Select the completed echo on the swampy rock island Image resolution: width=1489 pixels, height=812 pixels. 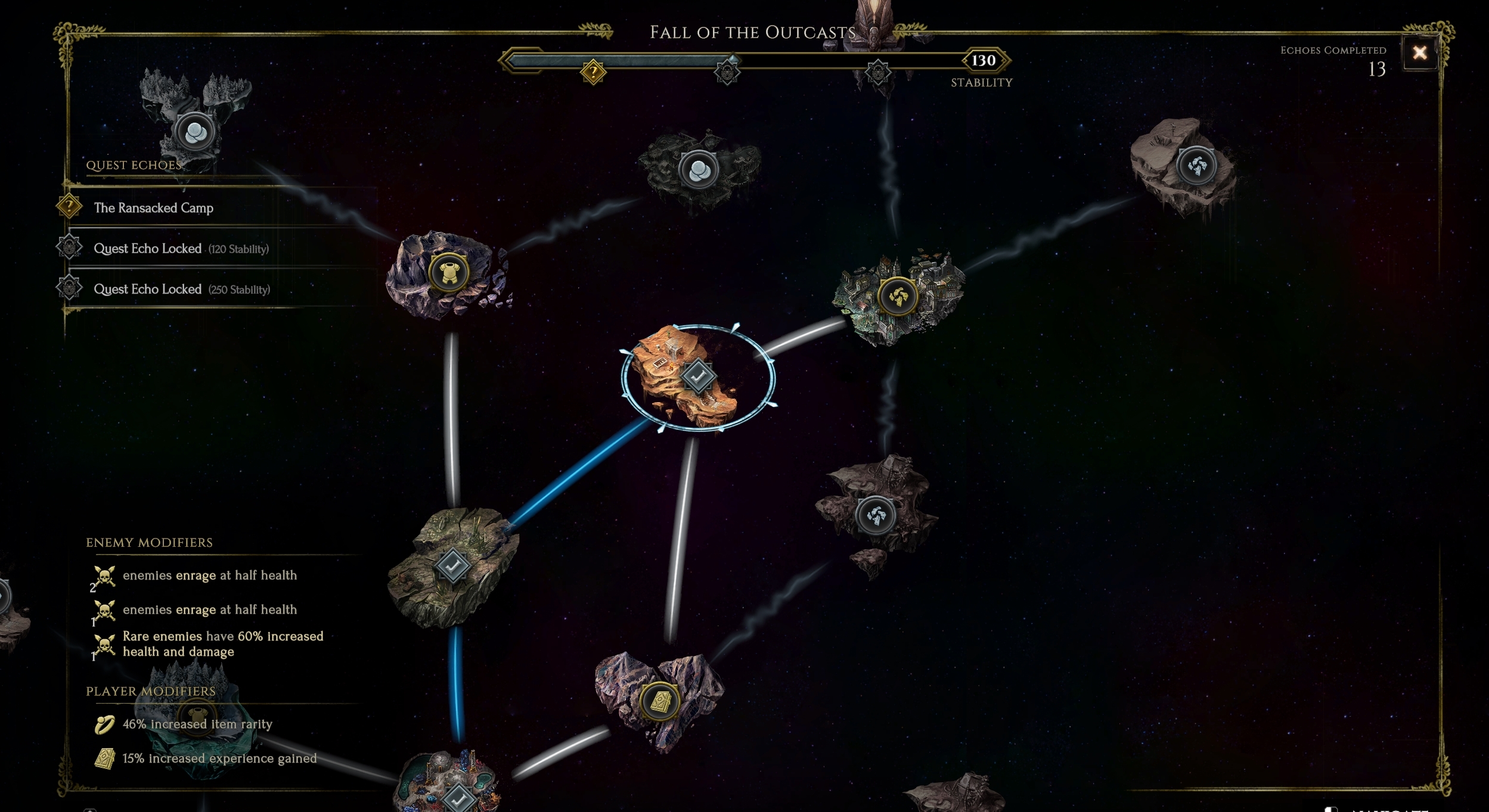[x=452, y=564]
